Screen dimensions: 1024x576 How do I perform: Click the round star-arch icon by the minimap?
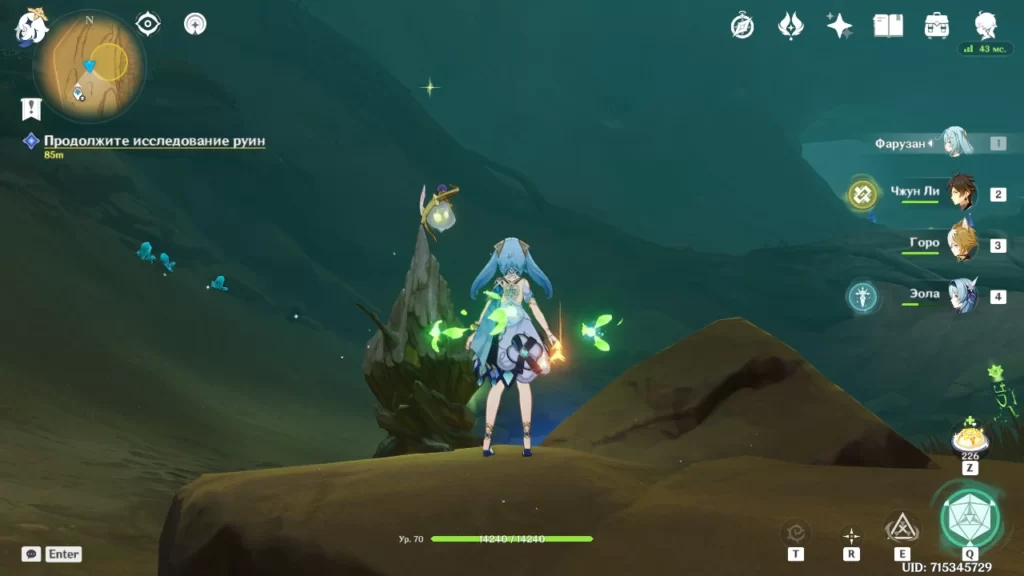[x=196, y=24]
